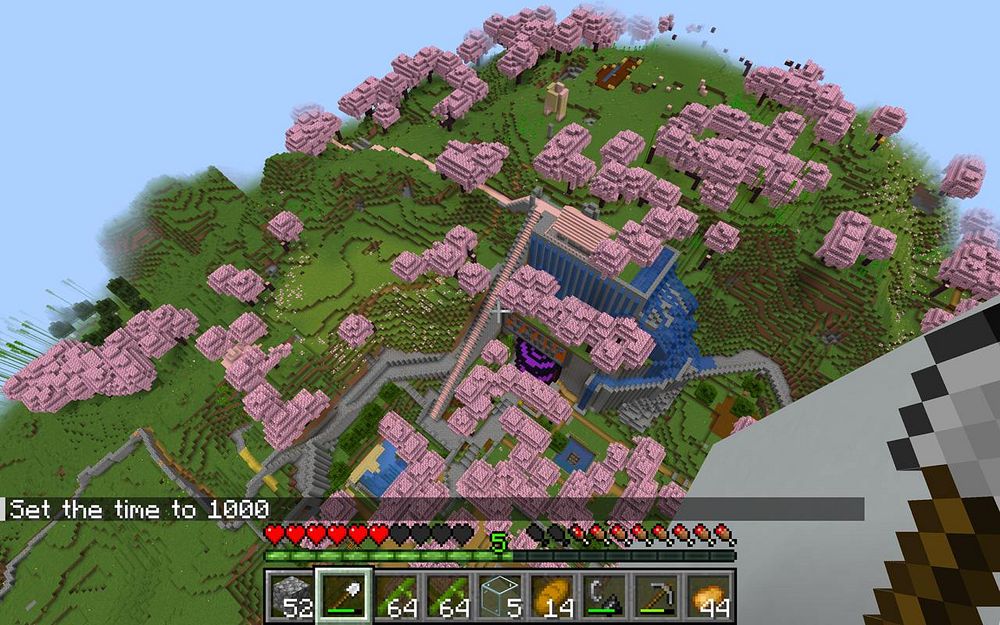Select the cobblestone stack of 52
This screenshot has height=625, width=1000.
pos(290,595)
